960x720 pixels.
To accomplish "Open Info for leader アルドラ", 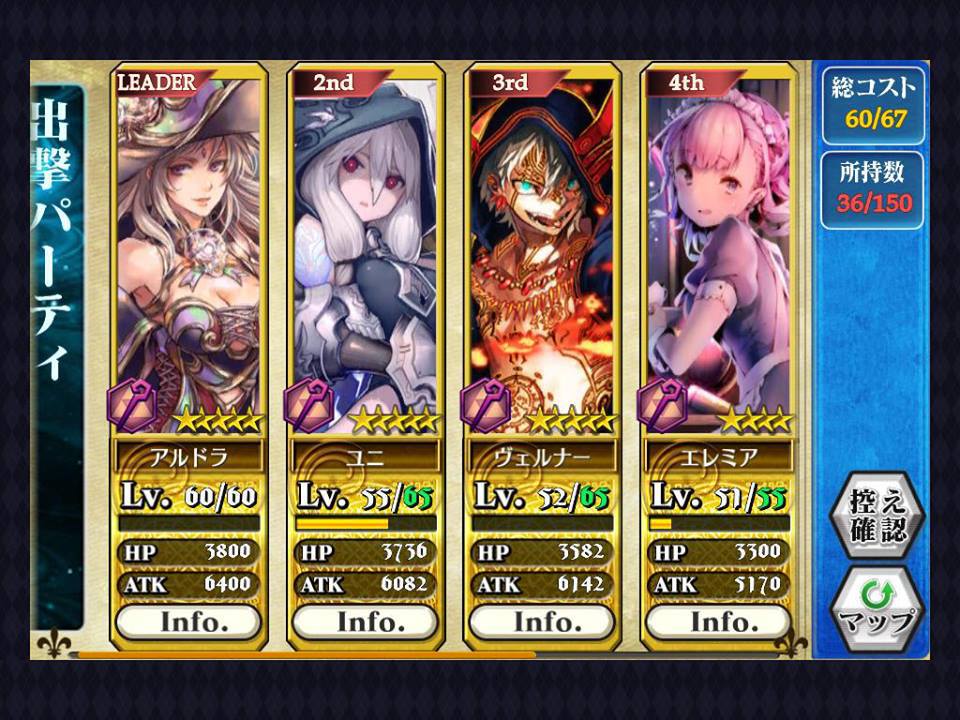I will [x=190, y=621].
